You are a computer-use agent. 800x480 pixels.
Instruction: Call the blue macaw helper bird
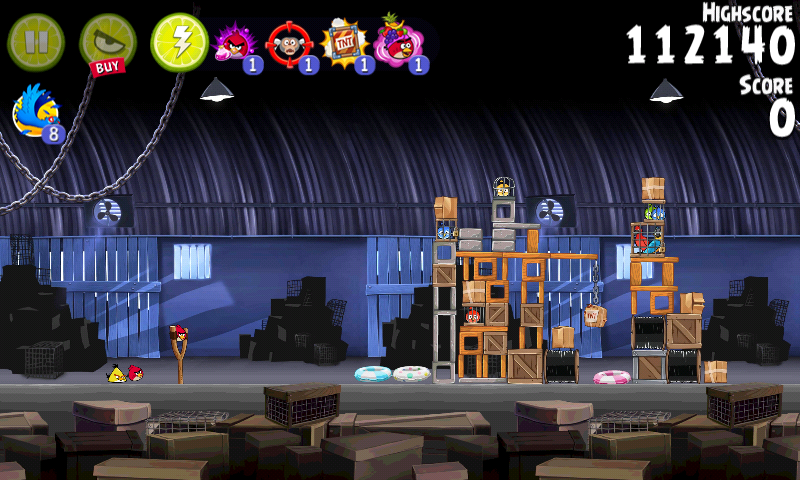(x=35, y=110)
